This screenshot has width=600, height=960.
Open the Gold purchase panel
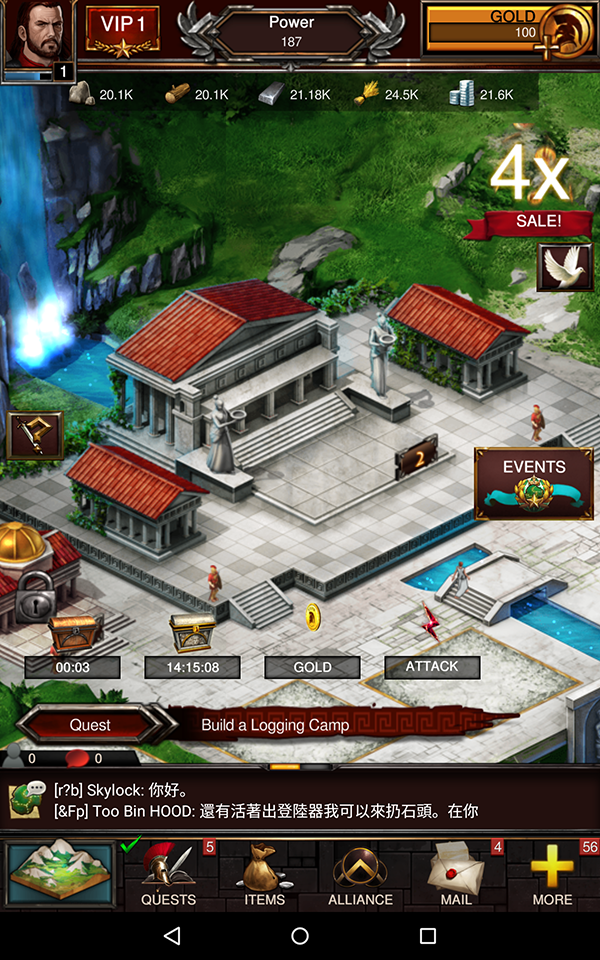point(510,32)
